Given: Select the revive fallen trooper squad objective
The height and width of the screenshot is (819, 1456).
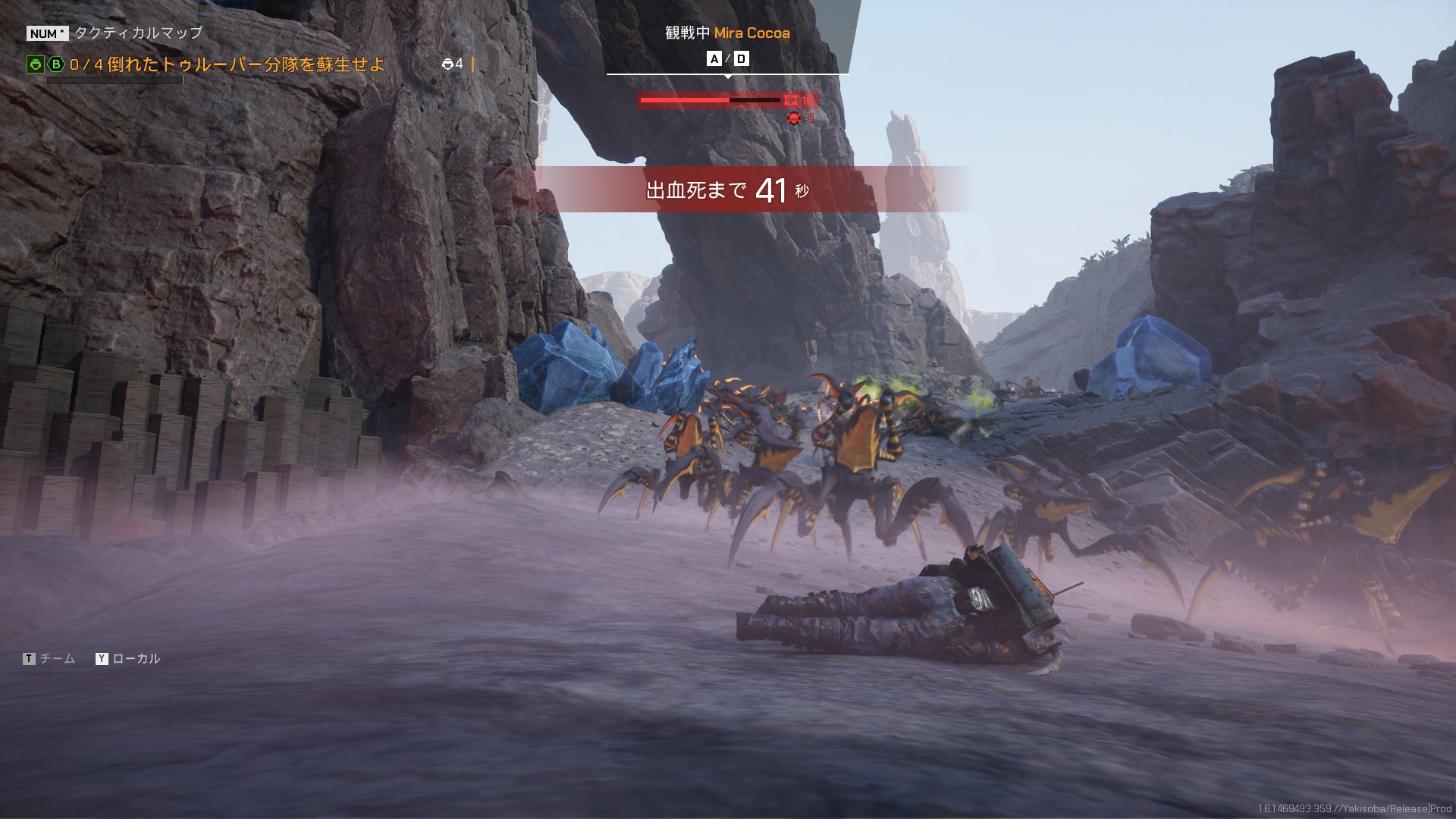Looking at the screenshot, I should (x=227, y=64).
